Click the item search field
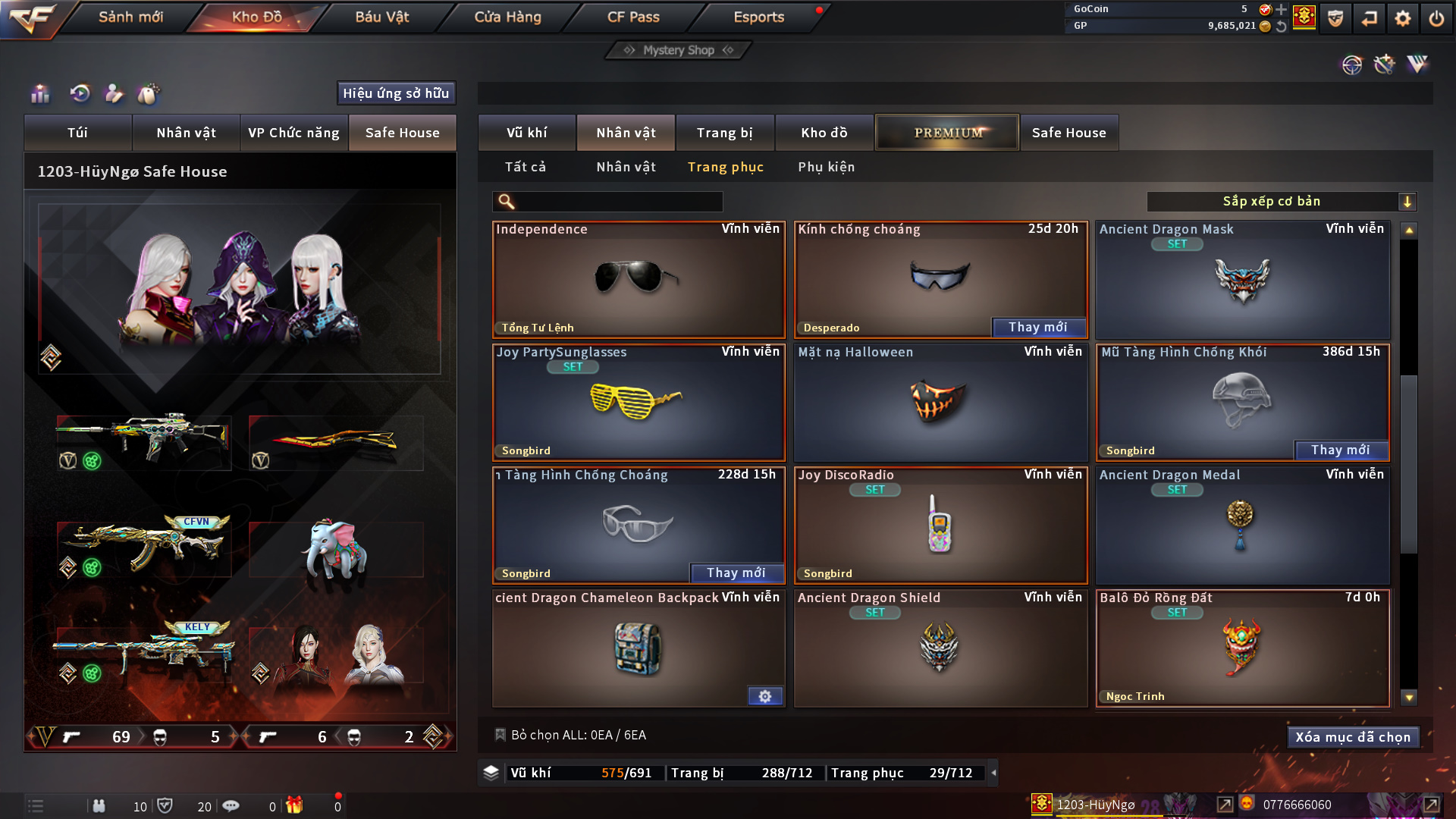The width and height of the screenshot is (1456, 819). [618, 202]
